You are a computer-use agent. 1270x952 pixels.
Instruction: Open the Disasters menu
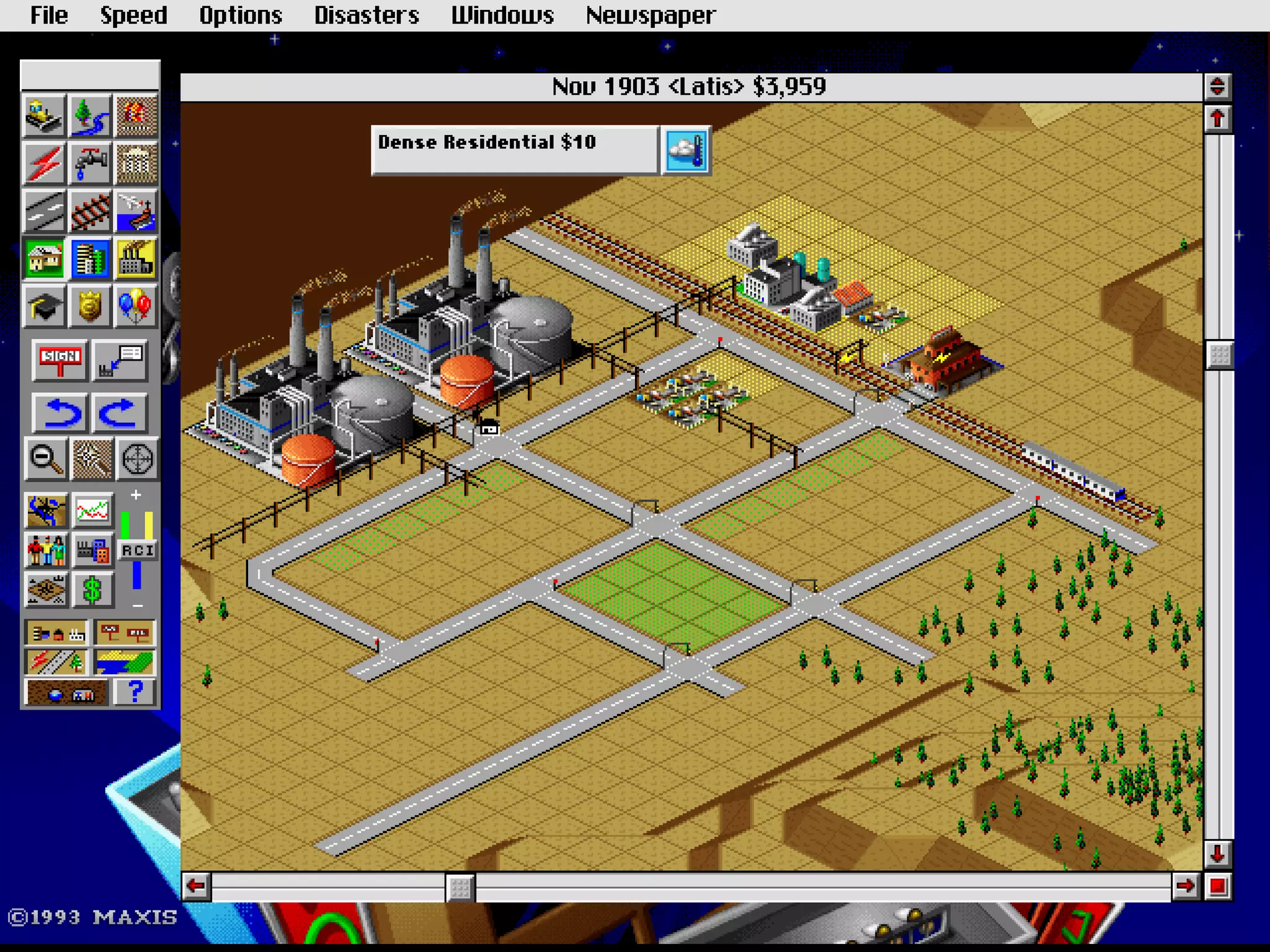[366, 15]
